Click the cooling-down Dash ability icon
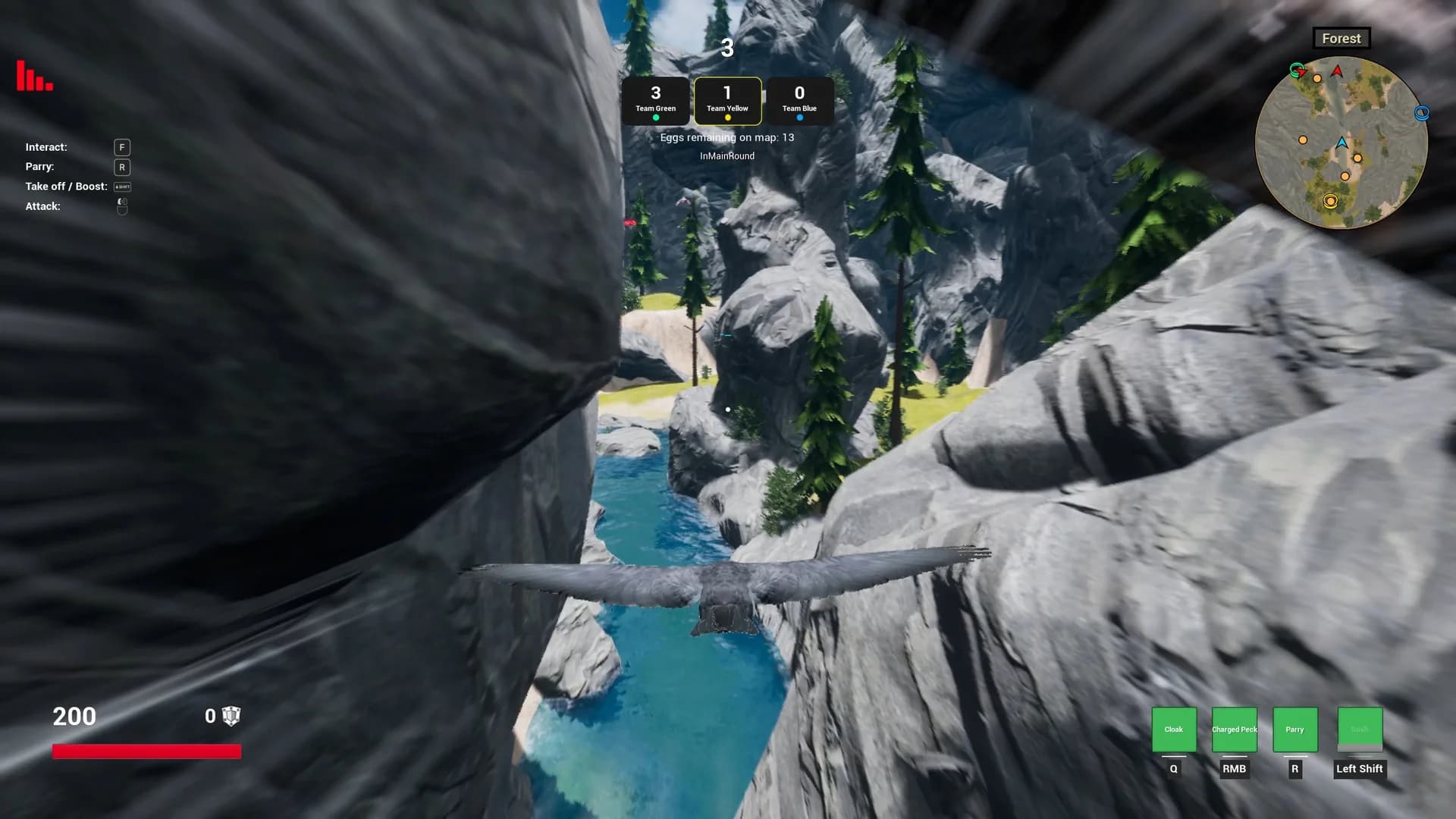Image resolution: width=1456 pixels, height=819 pixels. click(x=1360, y=729)
